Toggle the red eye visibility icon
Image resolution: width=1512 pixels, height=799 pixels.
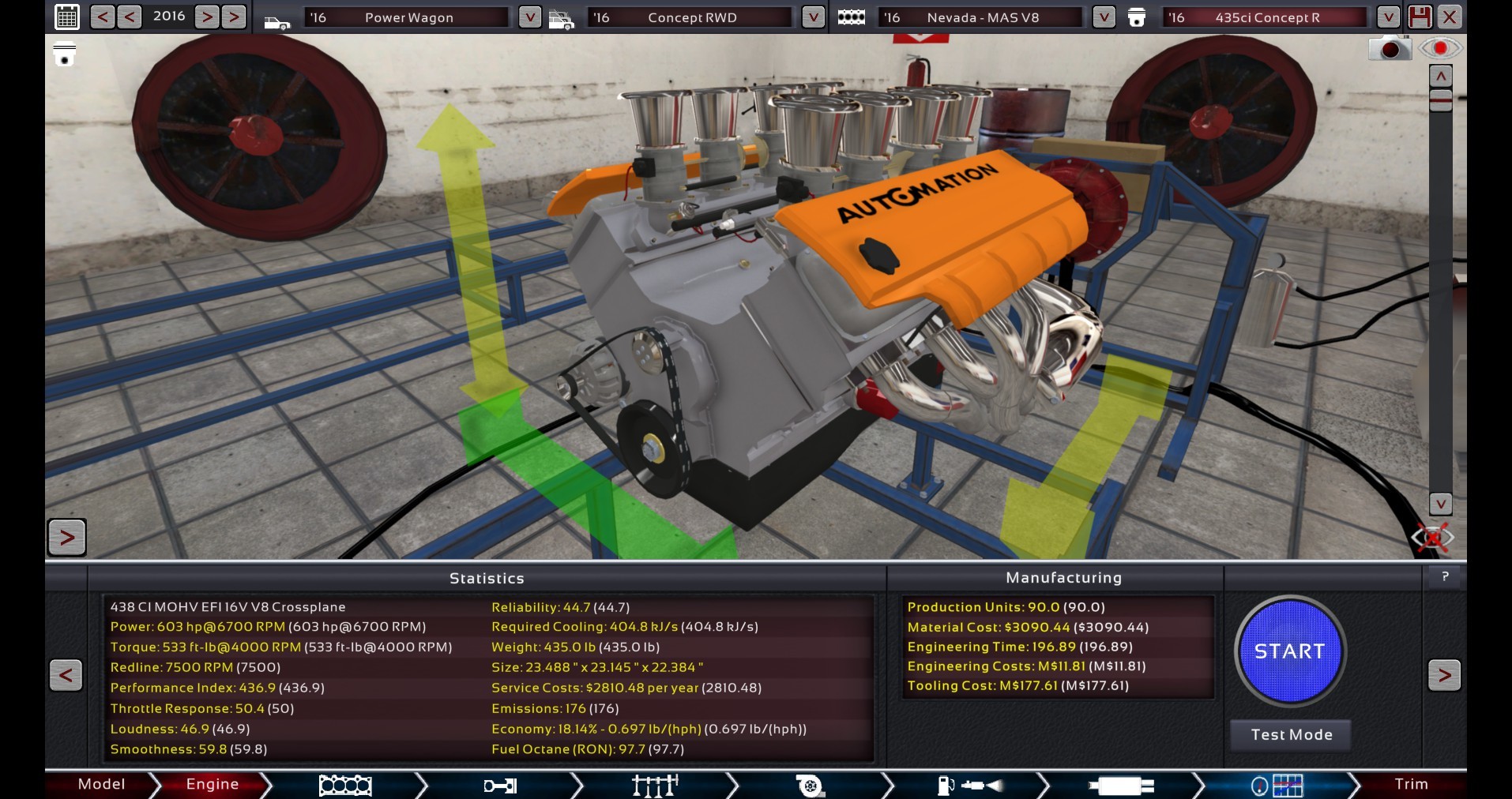coord(1439,49)
